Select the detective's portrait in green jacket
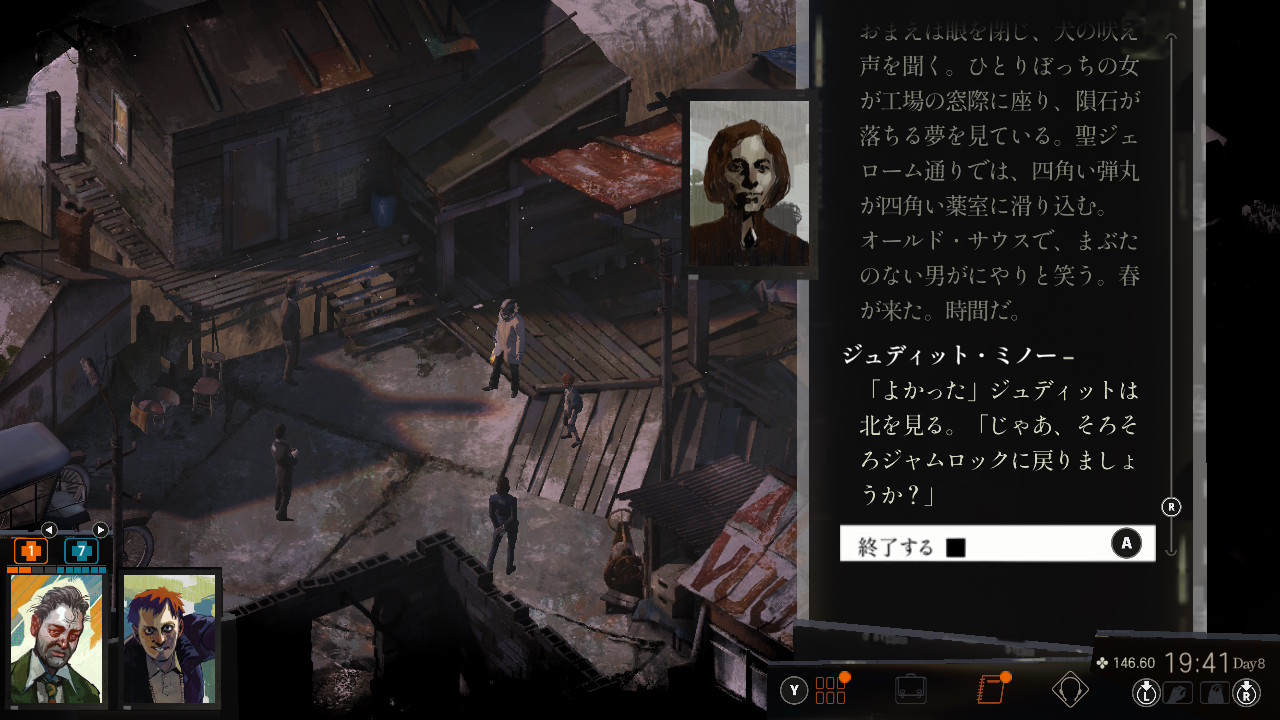1280x720 pixels. pyautogui.click(x=57, y=638)
